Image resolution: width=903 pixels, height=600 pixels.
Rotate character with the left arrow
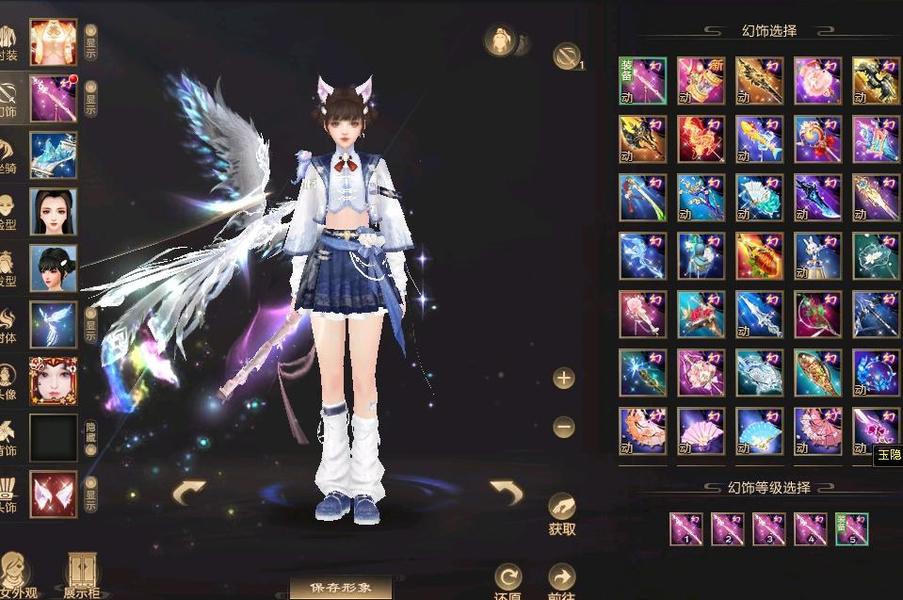pyautogui.click(x=189, y=491)
